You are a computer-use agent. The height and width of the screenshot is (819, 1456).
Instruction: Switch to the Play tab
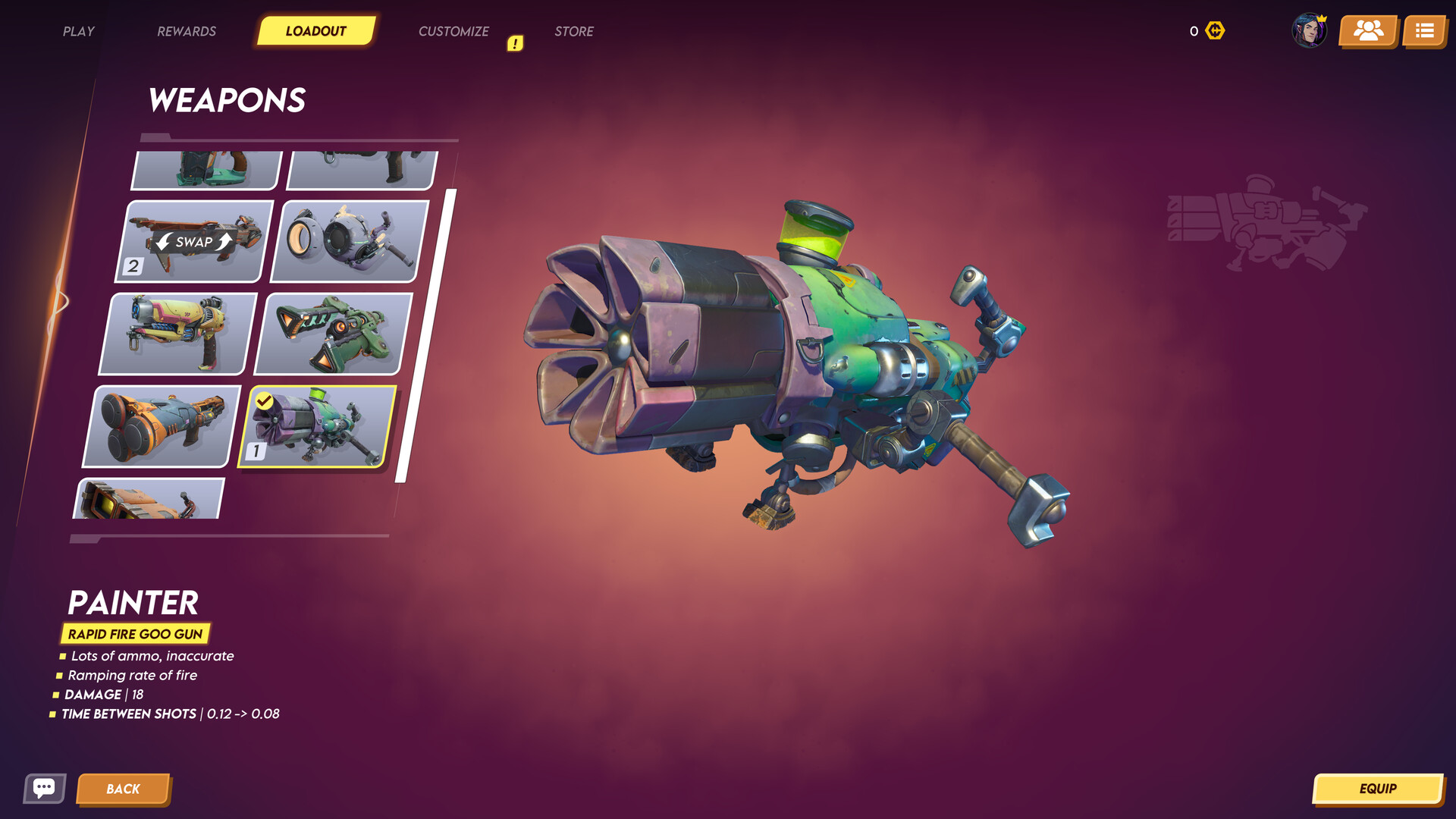(78, 31)
